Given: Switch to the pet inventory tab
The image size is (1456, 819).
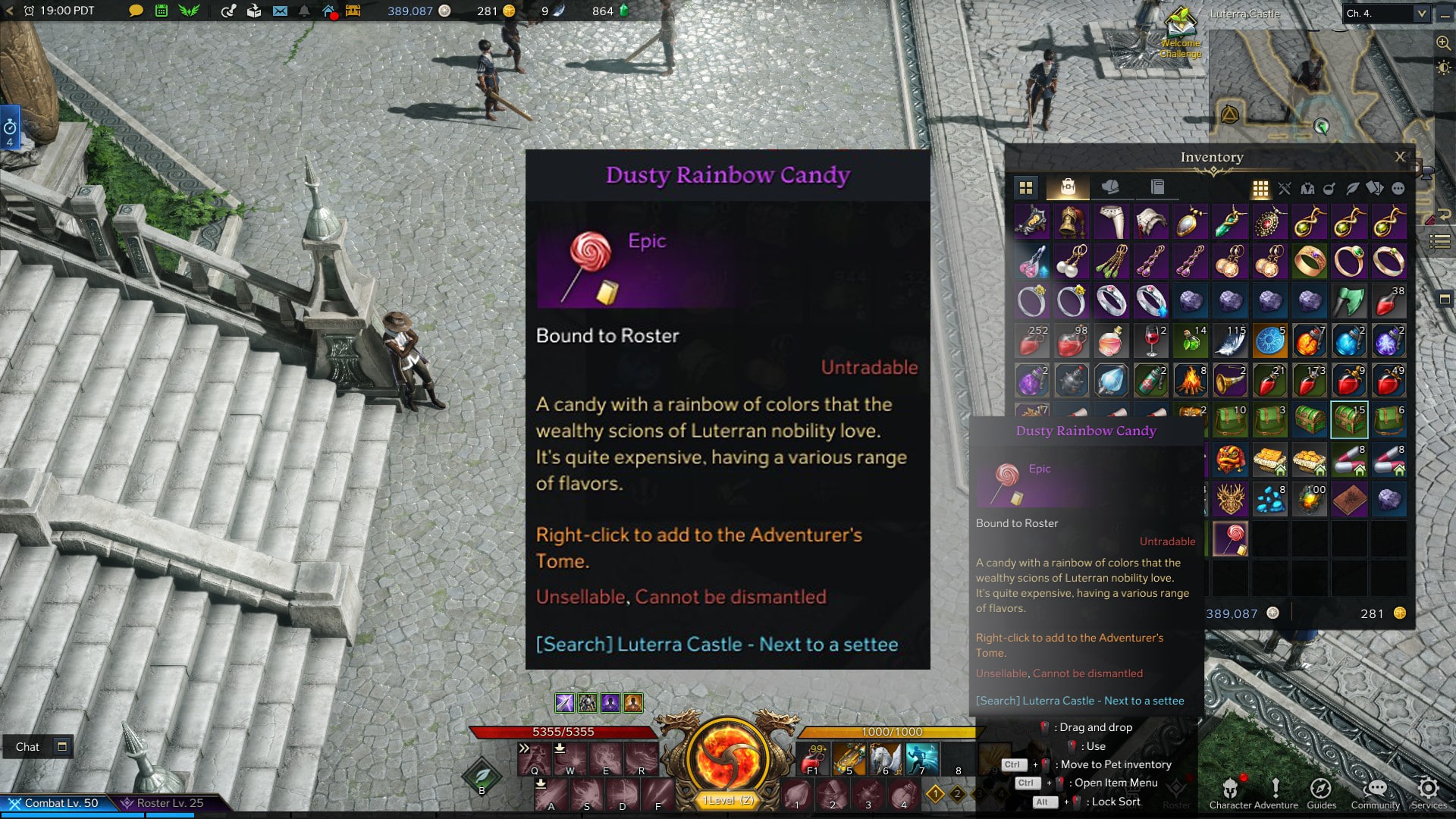Looking at the screenshot, I should pos(1109,187).
